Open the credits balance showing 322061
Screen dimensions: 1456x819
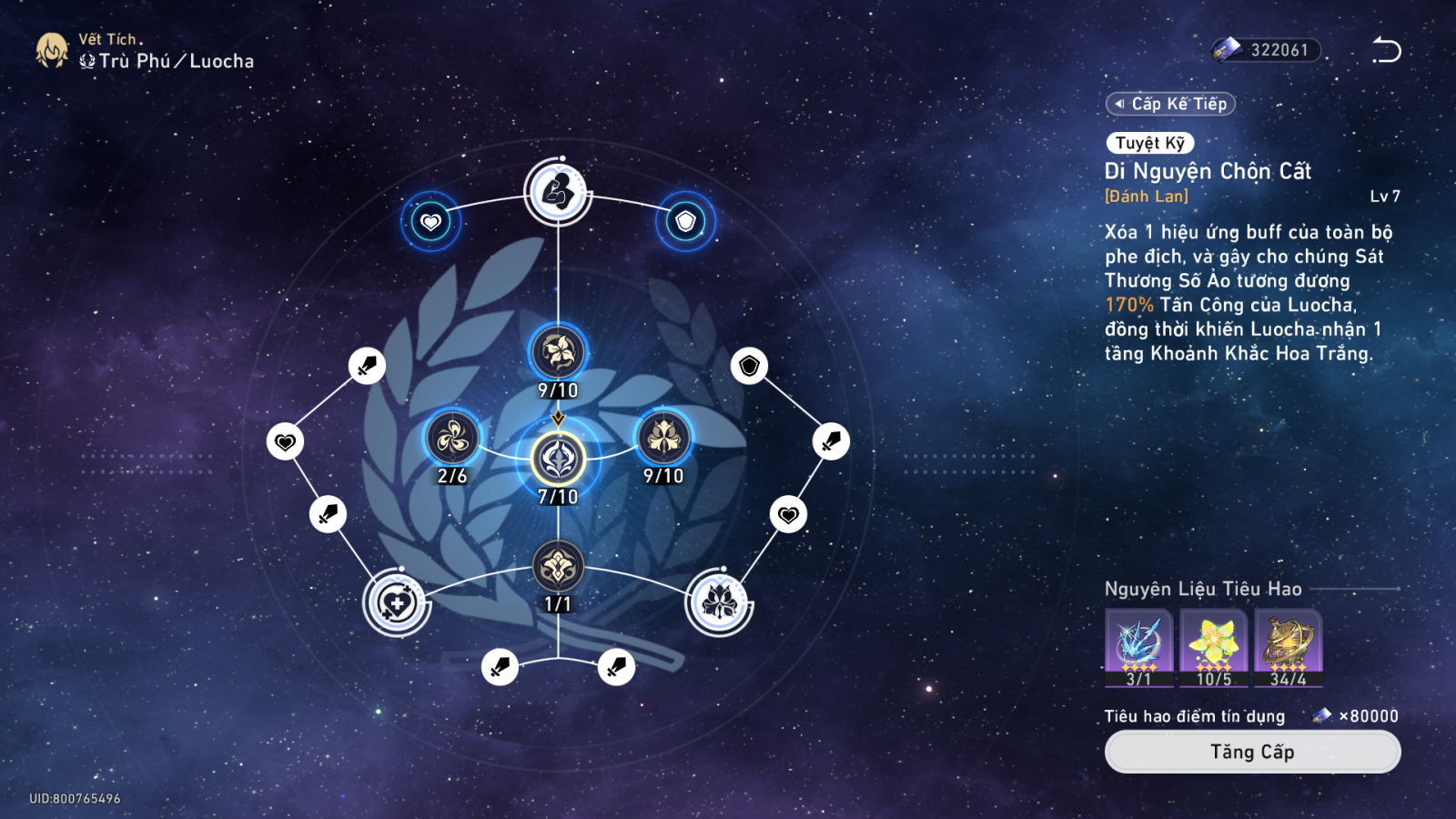click(x=1267, y=50)
